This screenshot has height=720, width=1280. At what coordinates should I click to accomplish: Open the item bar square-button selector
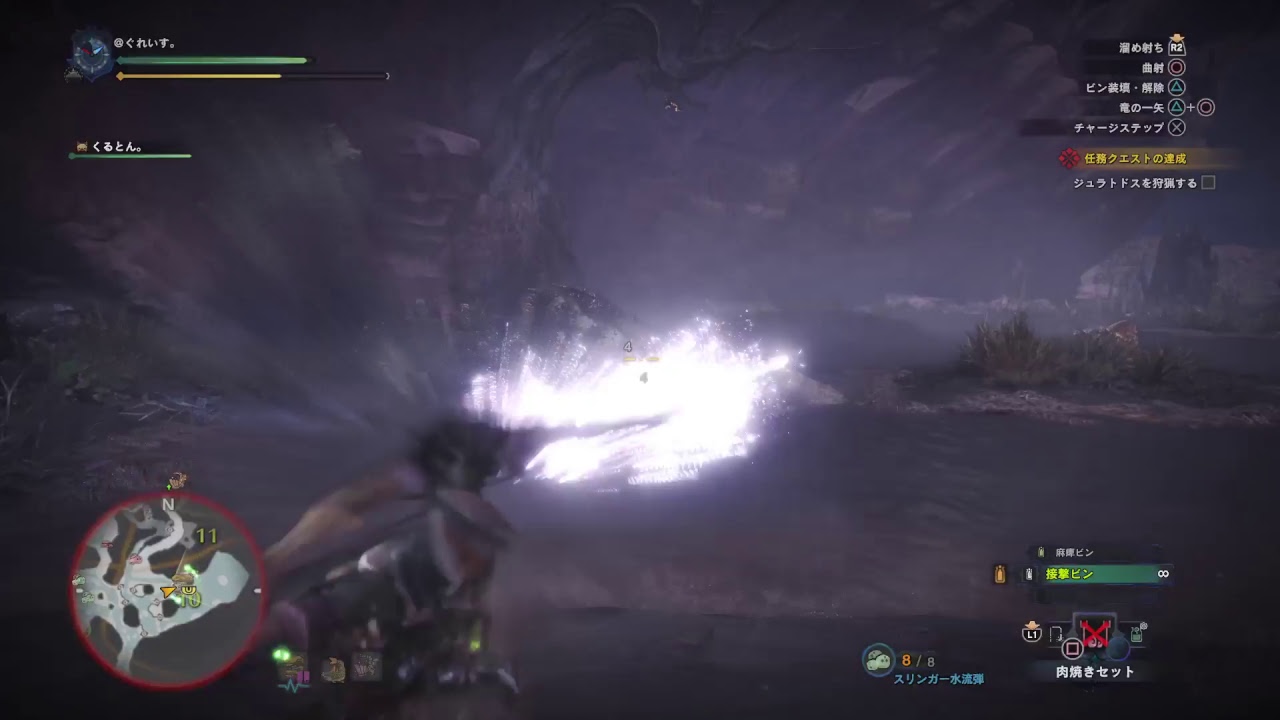1071,648
